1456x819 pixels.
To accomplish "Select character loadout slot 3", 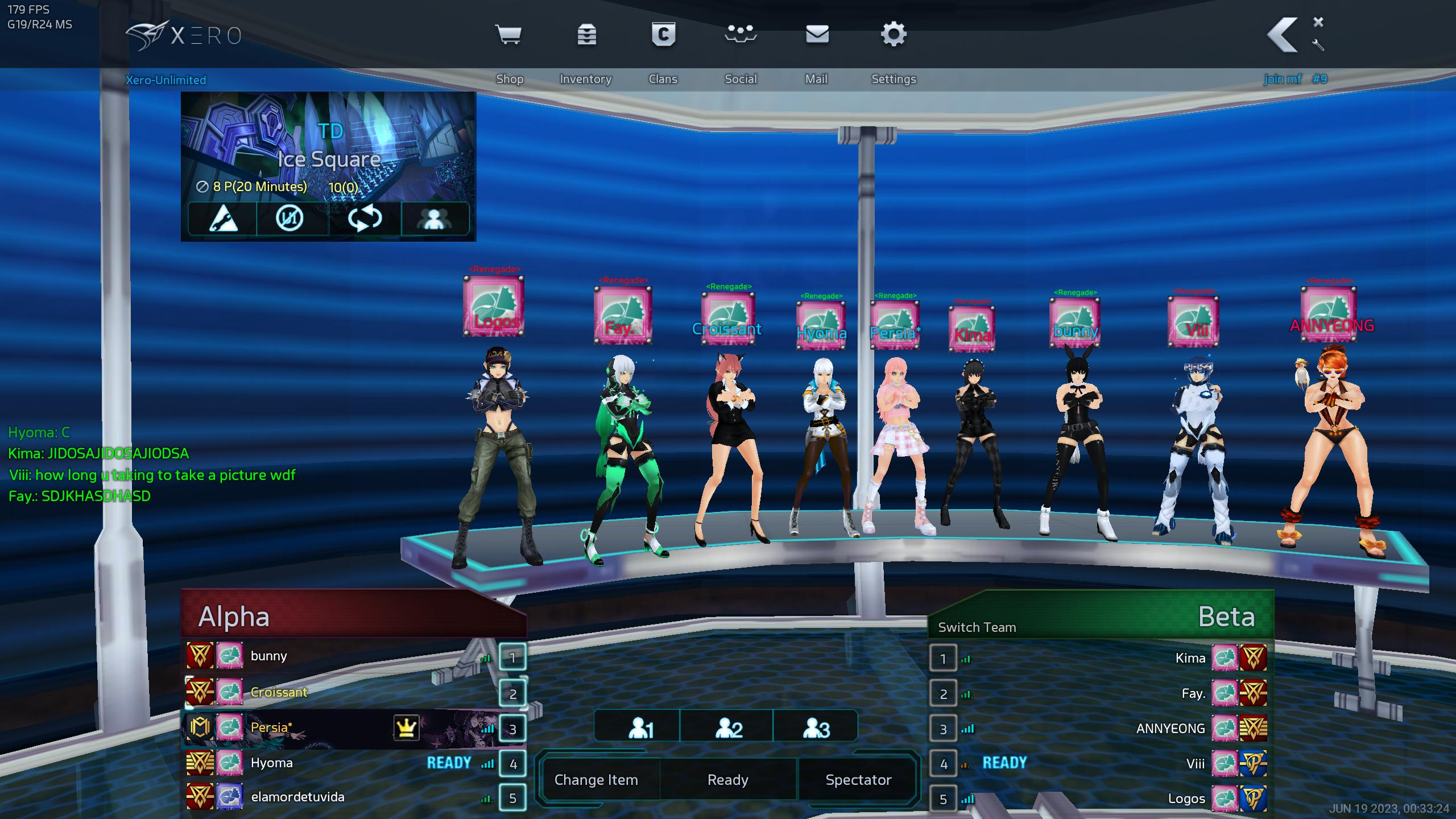I will [x=816, y=728].
